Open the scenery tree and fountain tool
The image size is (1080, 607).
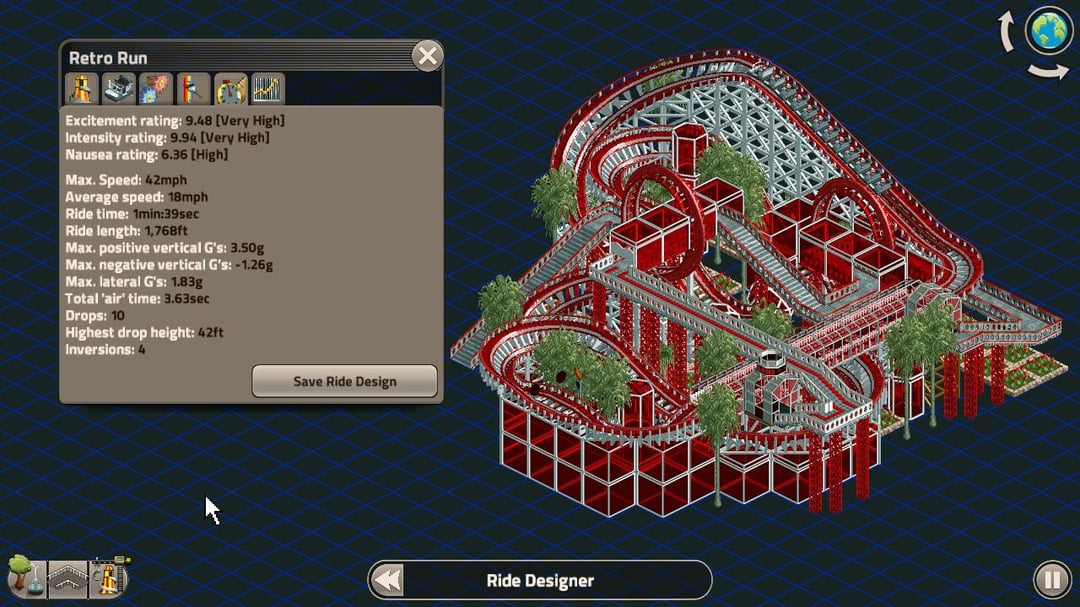point(25,577)
